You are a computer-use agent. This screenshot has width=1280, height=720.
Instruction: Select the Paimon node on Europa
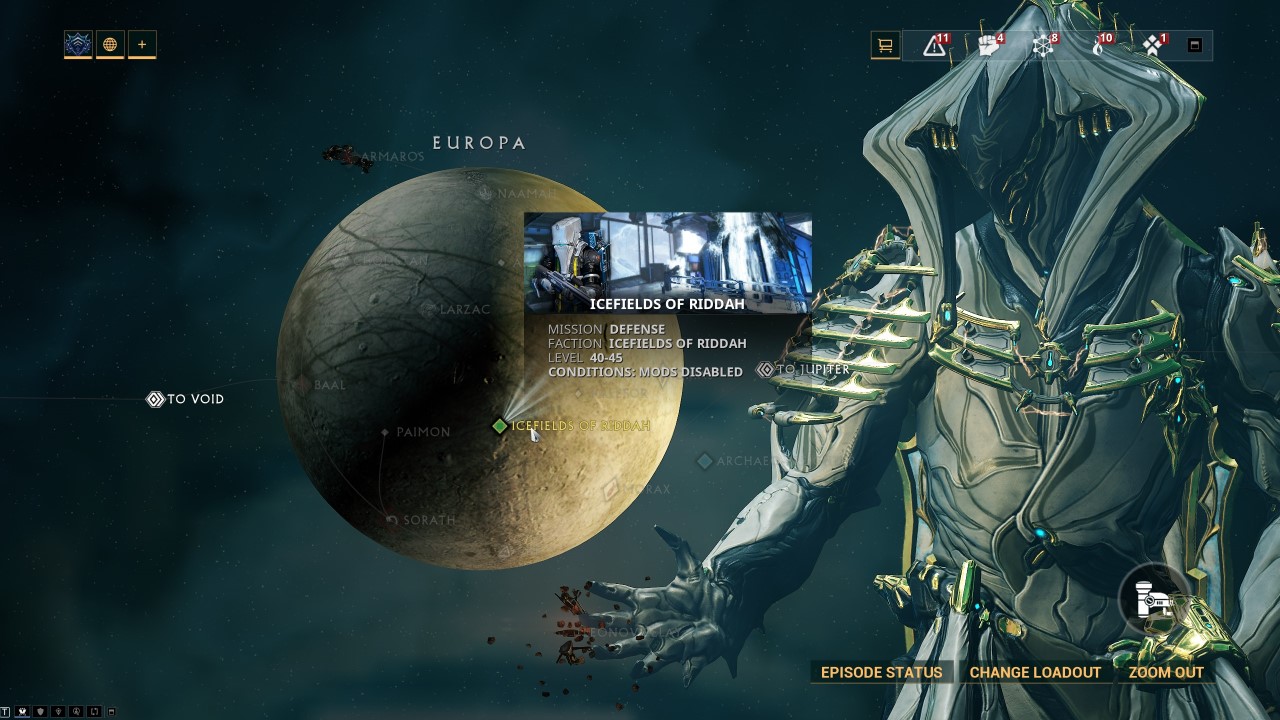click(386, 431)
